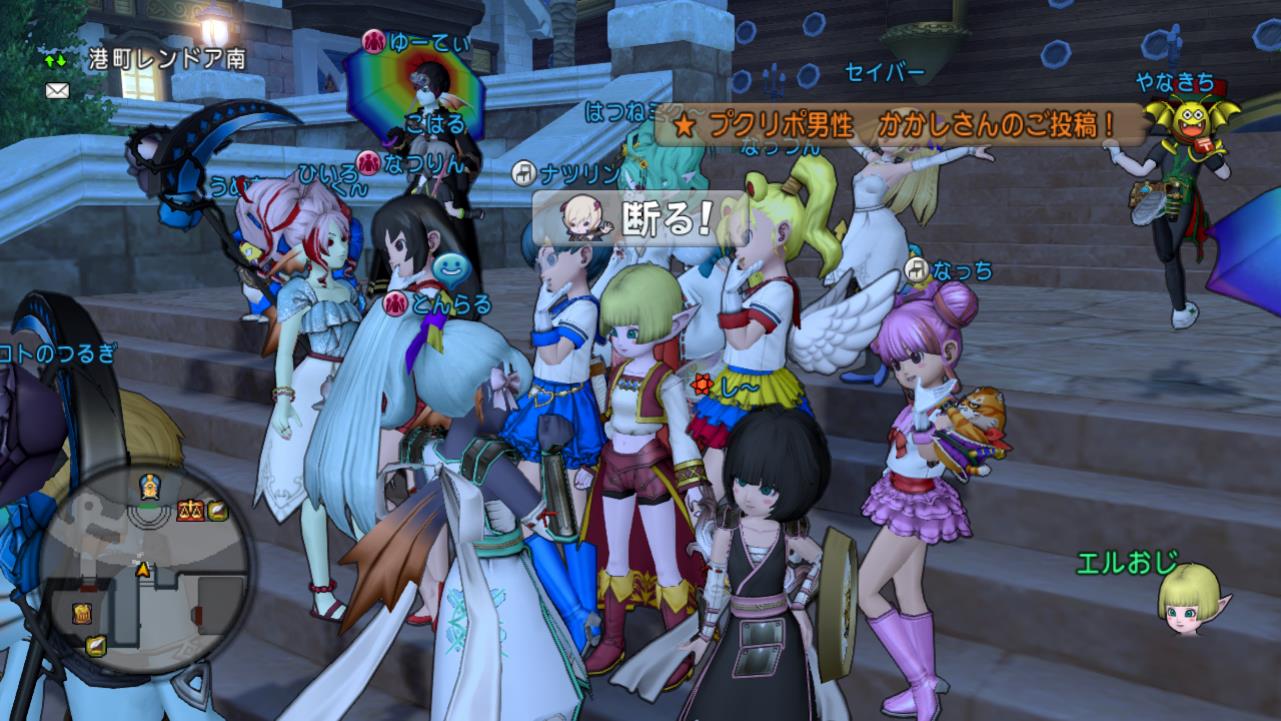Viewport: 1281px width, 721px height.
Task: Click the やなきち player name tag
Action: point(1174,82)
